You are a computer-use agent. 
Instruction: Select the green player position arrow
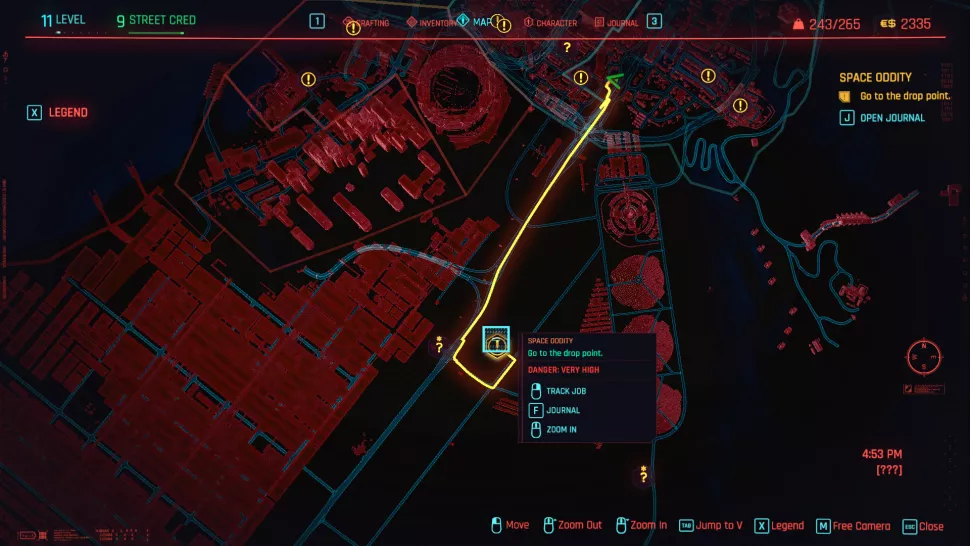[612, 82]
